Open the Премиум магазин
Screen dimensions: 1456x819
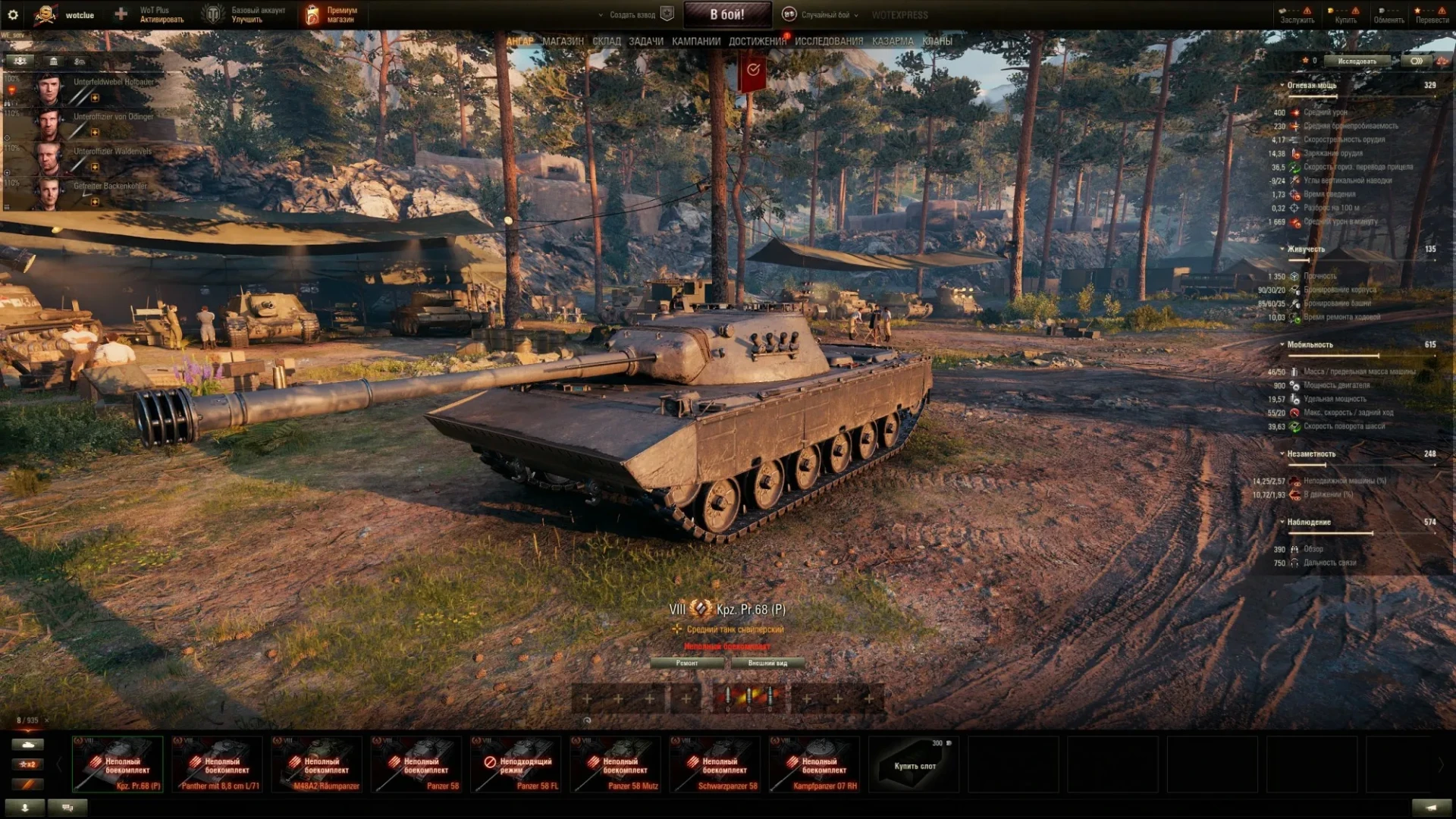click(331, 14)
